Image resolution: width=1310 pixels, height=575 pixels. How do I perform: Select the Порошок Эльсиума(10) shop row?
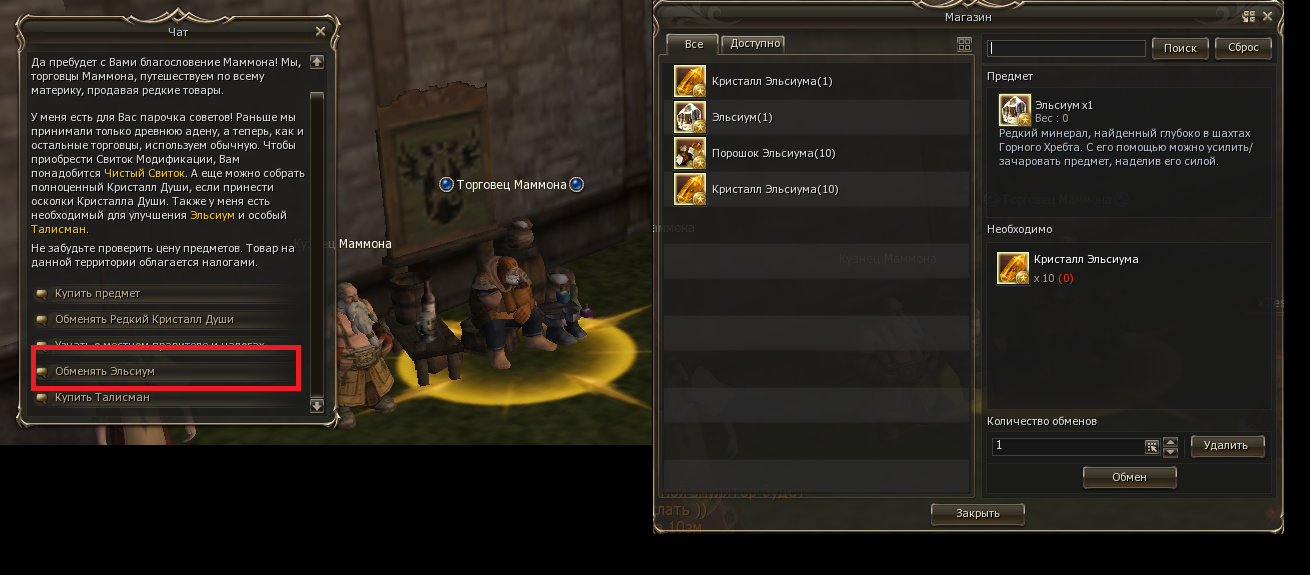tap(774, 153)
